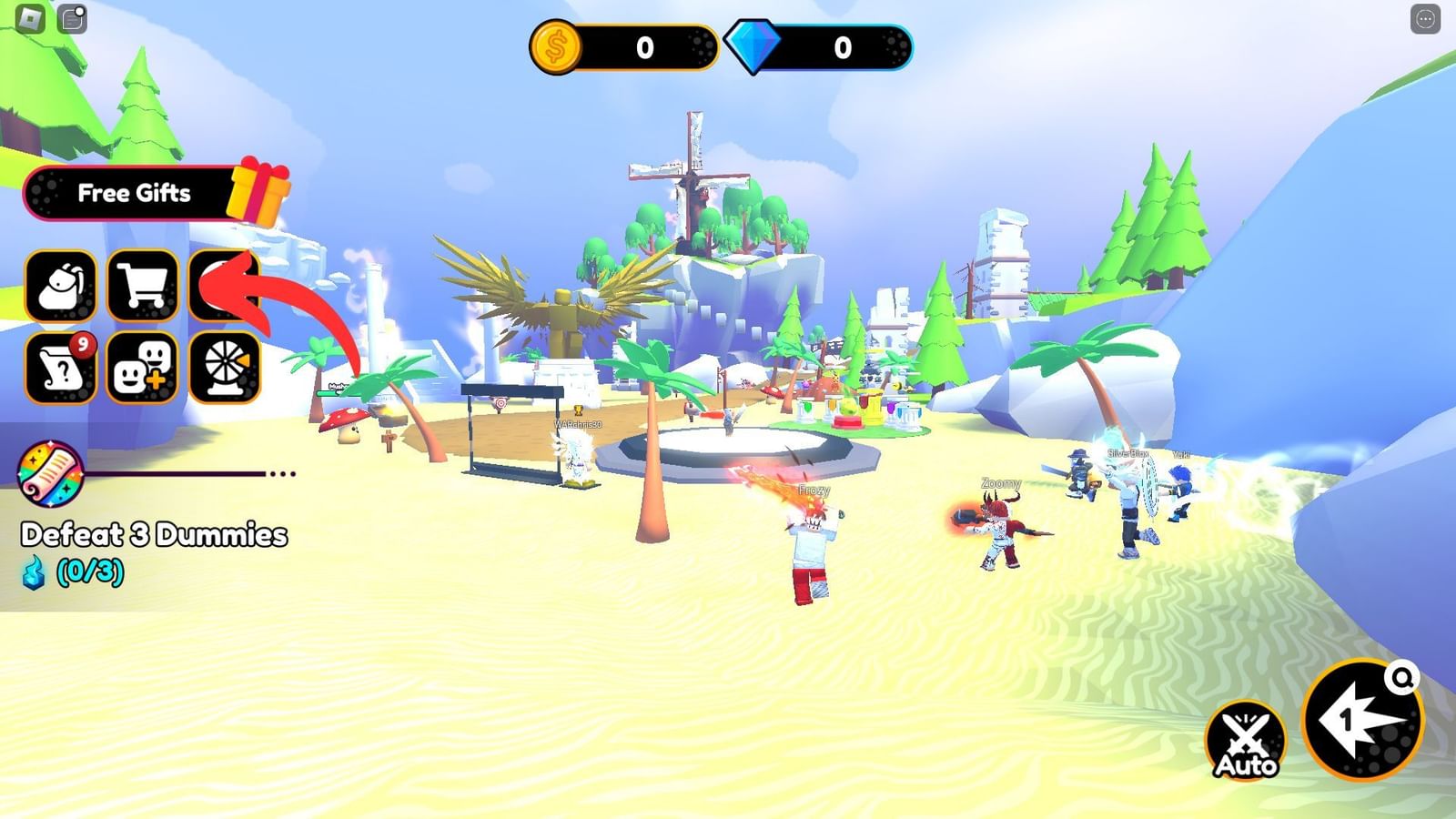
Task: Click the gold coin currency icon
Action: [x=556, y=43]
